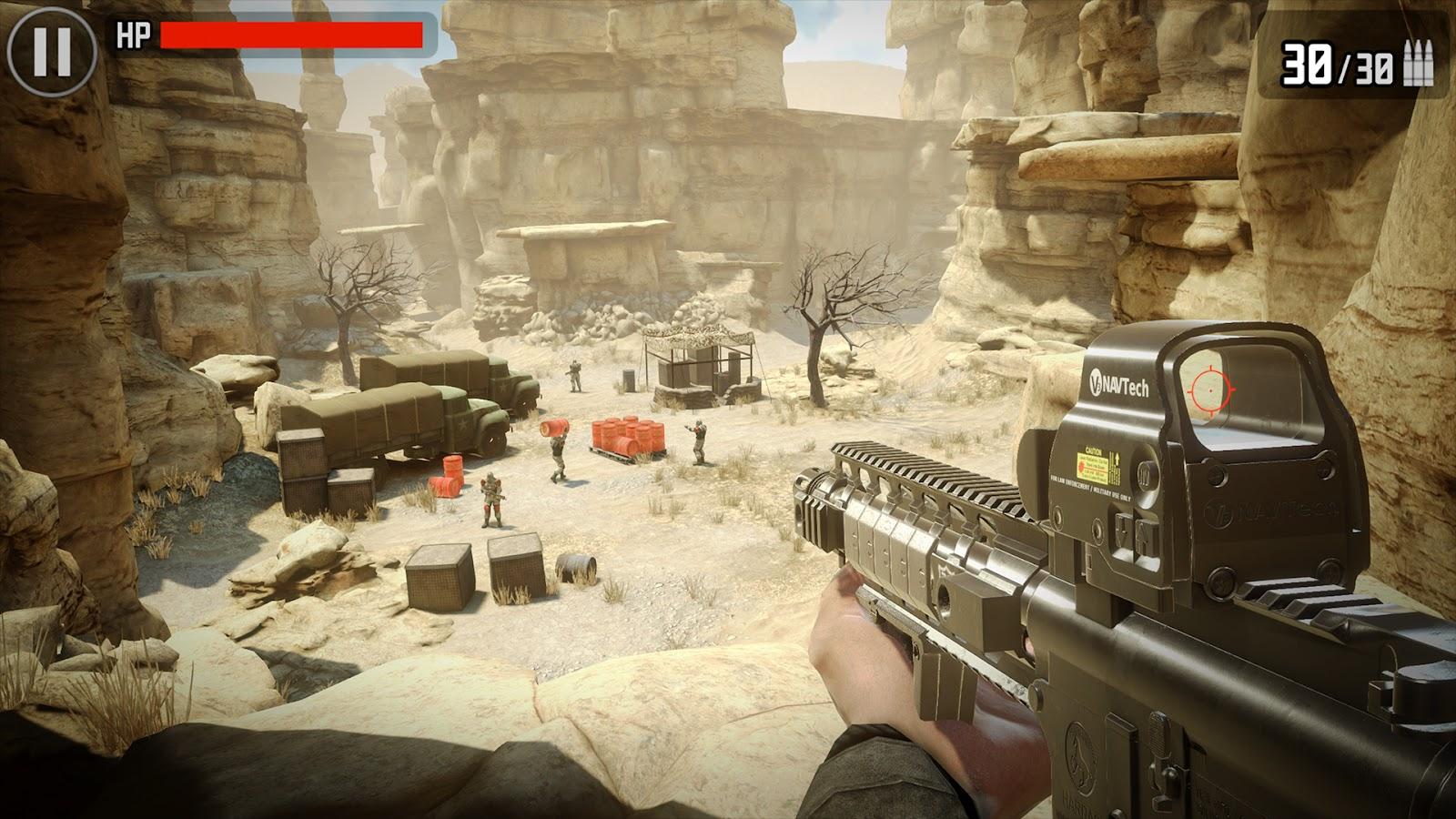The width and height of the screenshot is (1456, 819).
Task: Click the HP health bar
Action: (x=291, y=36)
